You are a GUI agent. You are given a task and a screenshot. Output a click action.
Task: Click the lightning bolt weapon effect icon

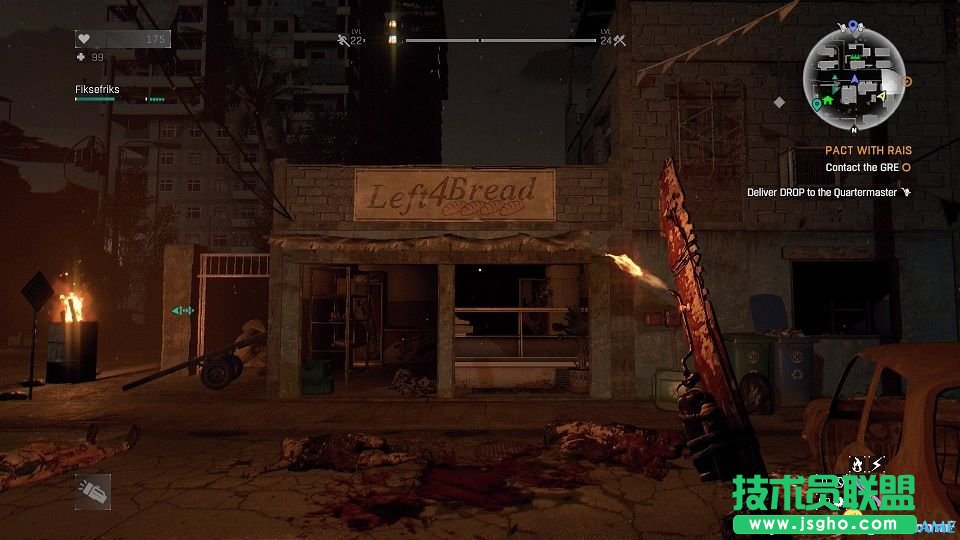877,464
